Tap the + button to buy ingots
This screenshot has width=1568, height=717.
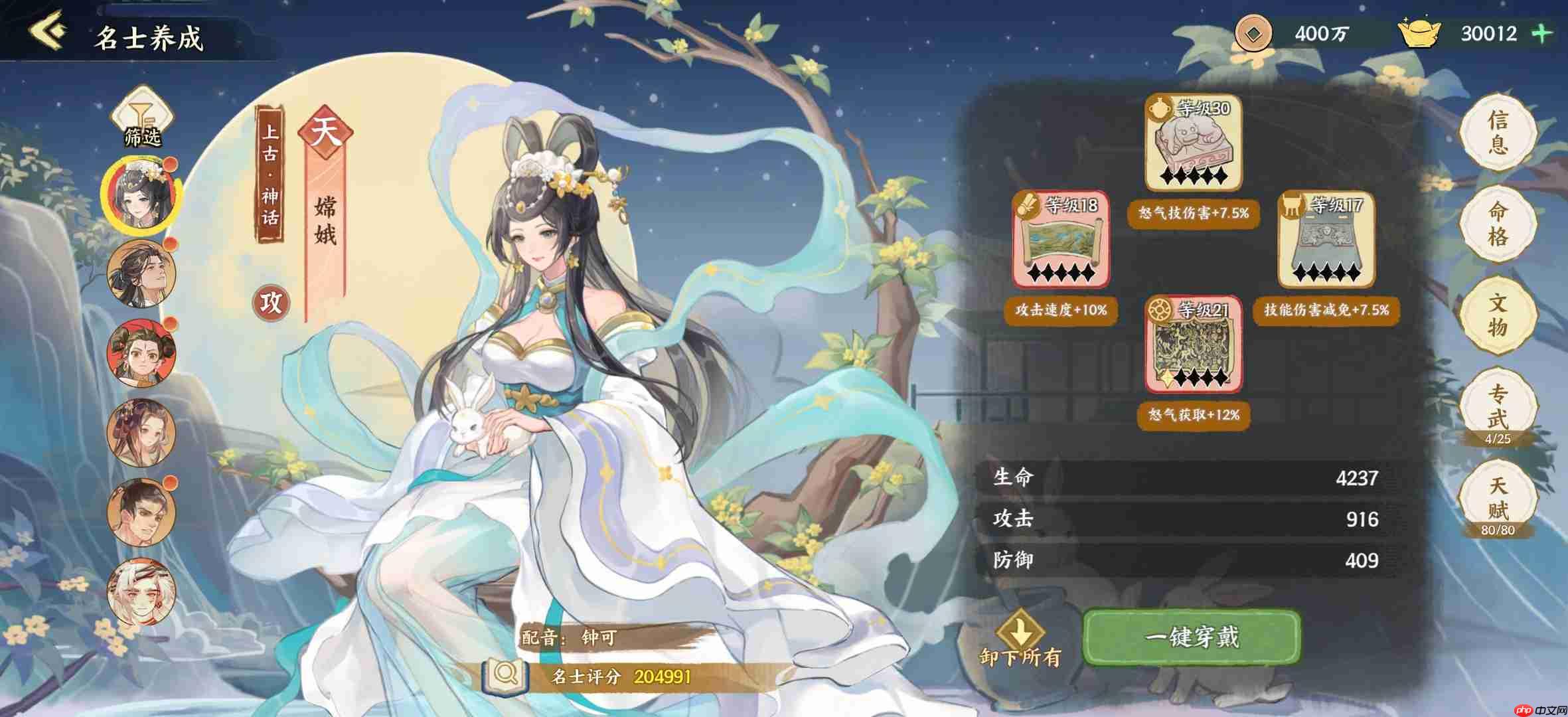(x=1540, y=33)
